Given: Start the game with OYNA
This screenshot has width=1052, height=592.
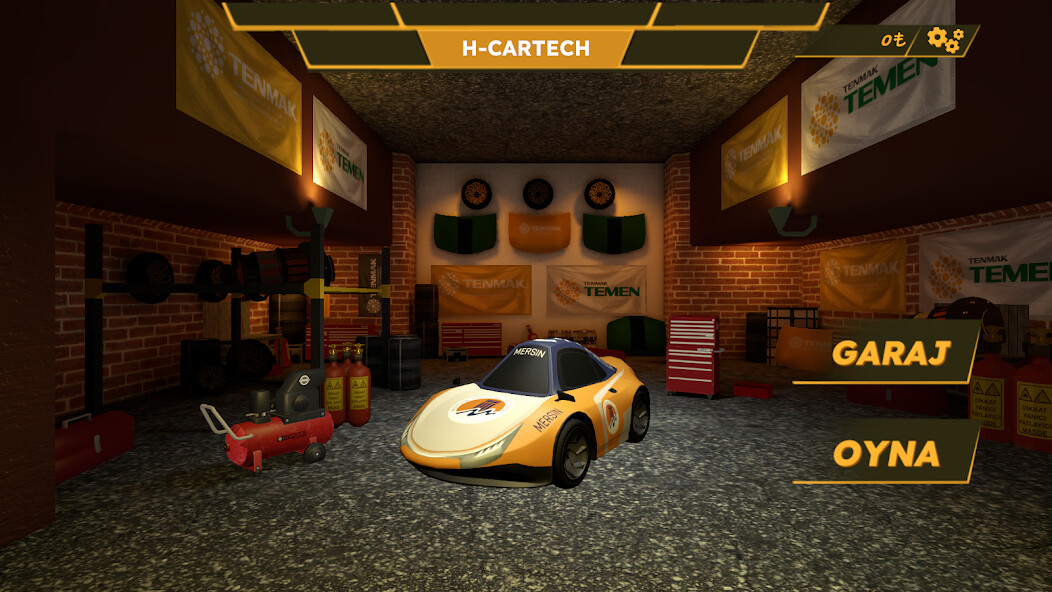Looking at the screenshot, I should (x=887, y=453).
